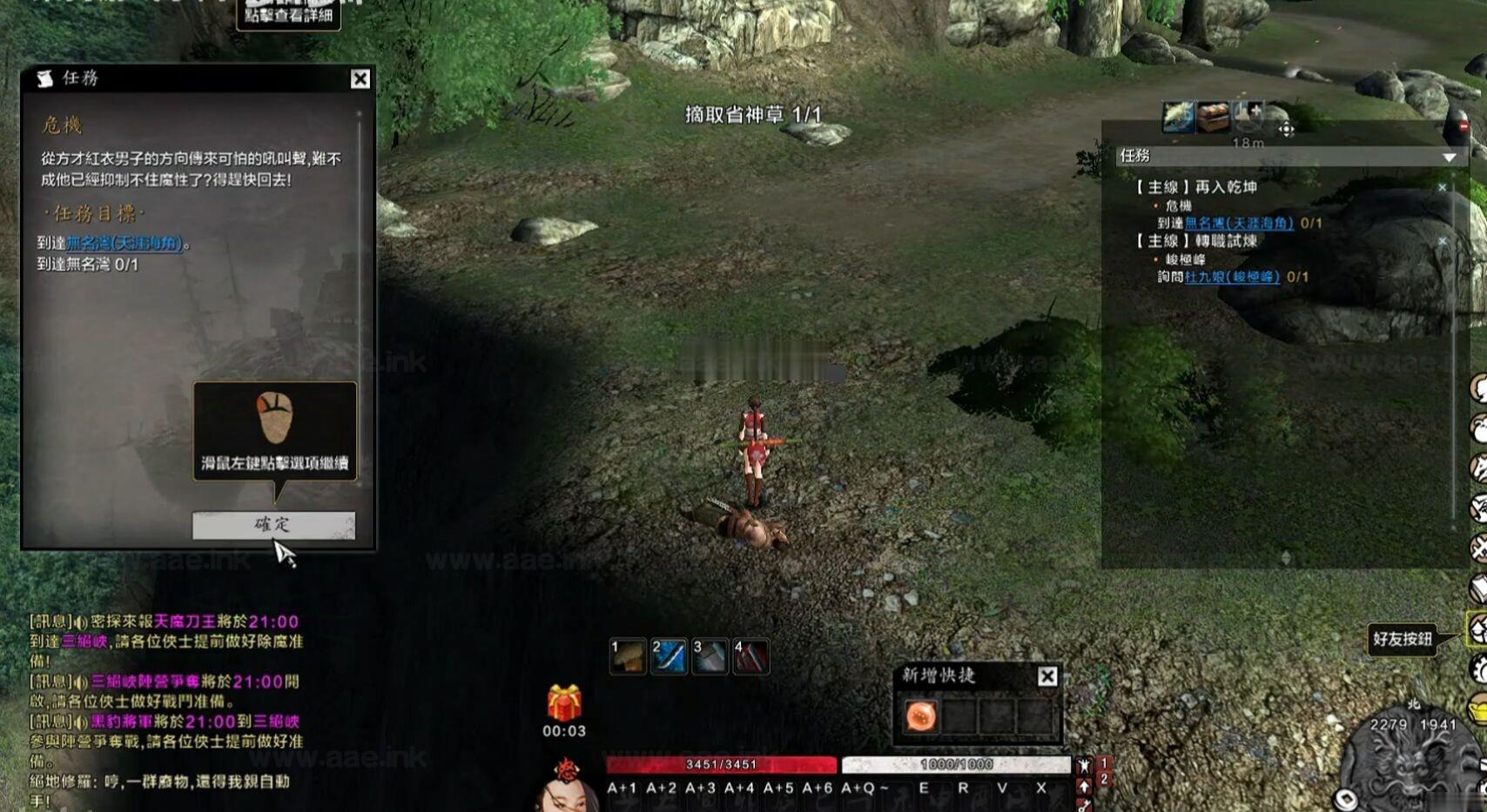Viewport: 1487px width, 812px height.
Task: Open the treasure chest icon above the tracker
Action: 1213,116
